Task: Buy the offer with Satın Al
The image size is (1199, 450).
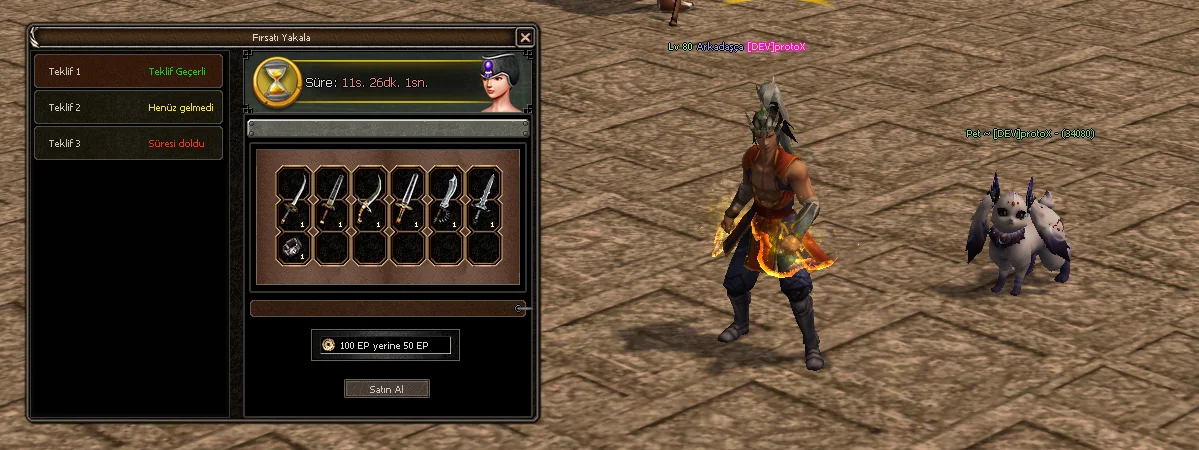Action: [386, 389]
